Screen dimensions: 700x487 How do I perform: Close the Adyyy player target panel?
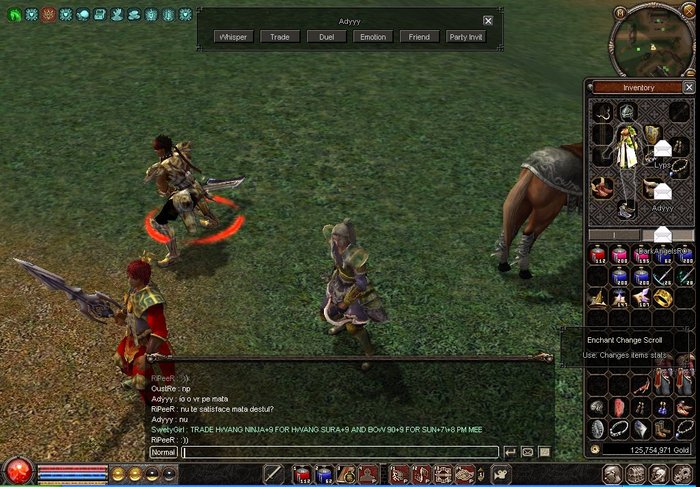pyautogui.click(x=488, y=20)
